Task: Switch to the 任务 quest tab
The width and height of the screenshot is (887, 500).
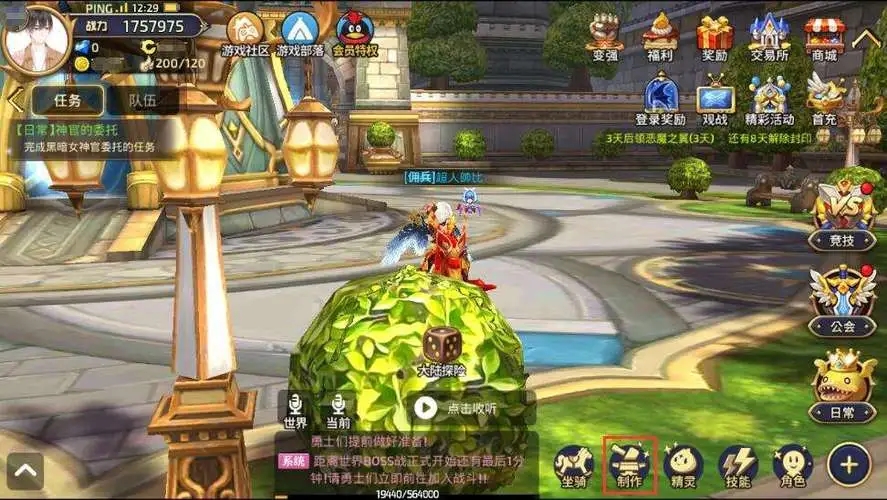Action: 67,100
